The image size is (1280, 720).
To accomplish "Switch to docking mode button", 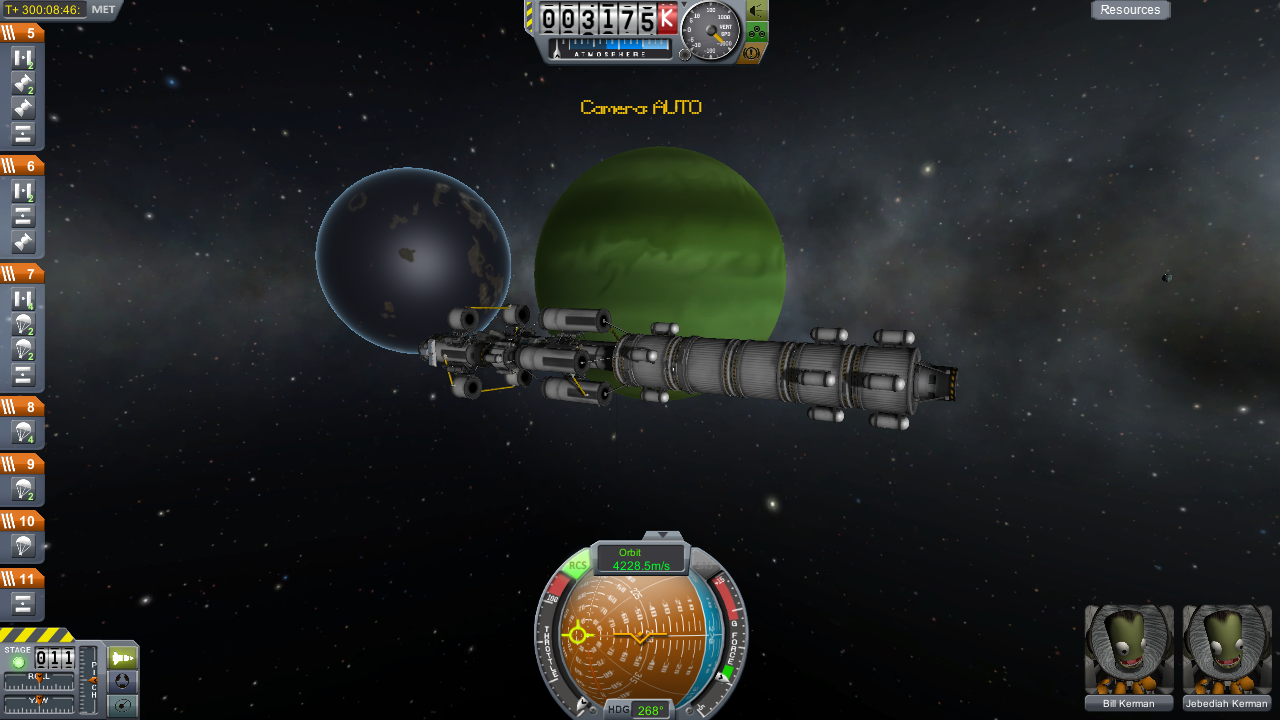I will click(x=122, y=682).
